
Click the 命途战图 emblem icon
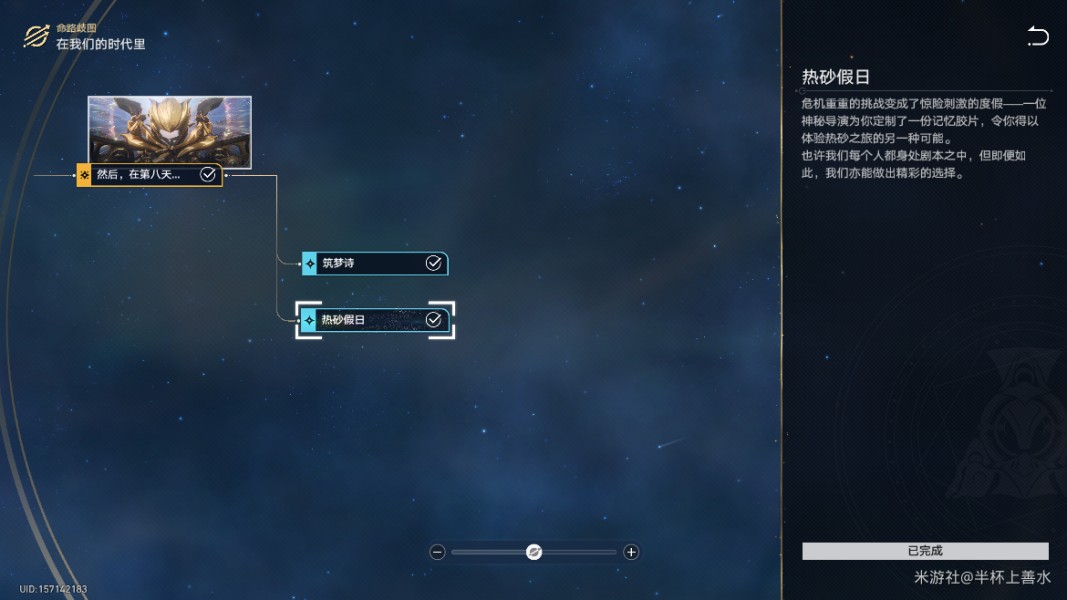(36, 37)
